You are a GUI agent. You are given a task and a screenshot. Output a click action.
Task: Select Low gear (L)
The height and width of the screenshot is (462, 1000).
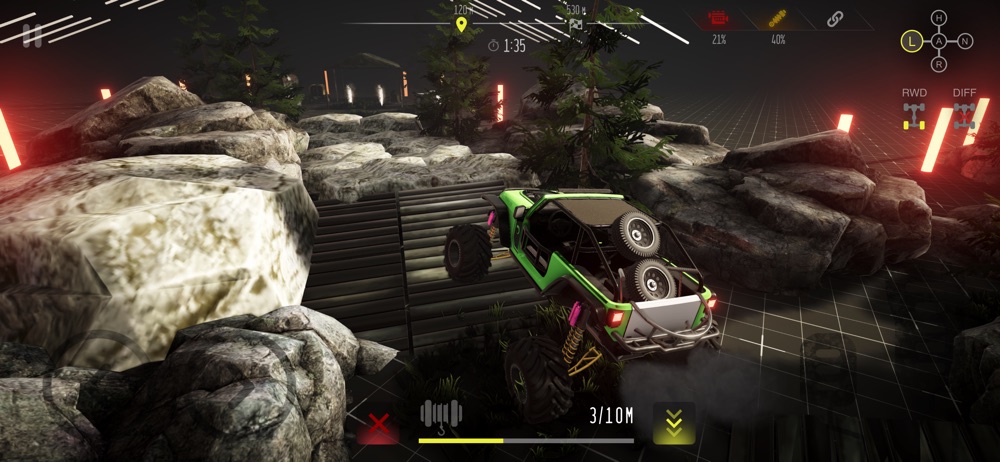tap(911, 41)
